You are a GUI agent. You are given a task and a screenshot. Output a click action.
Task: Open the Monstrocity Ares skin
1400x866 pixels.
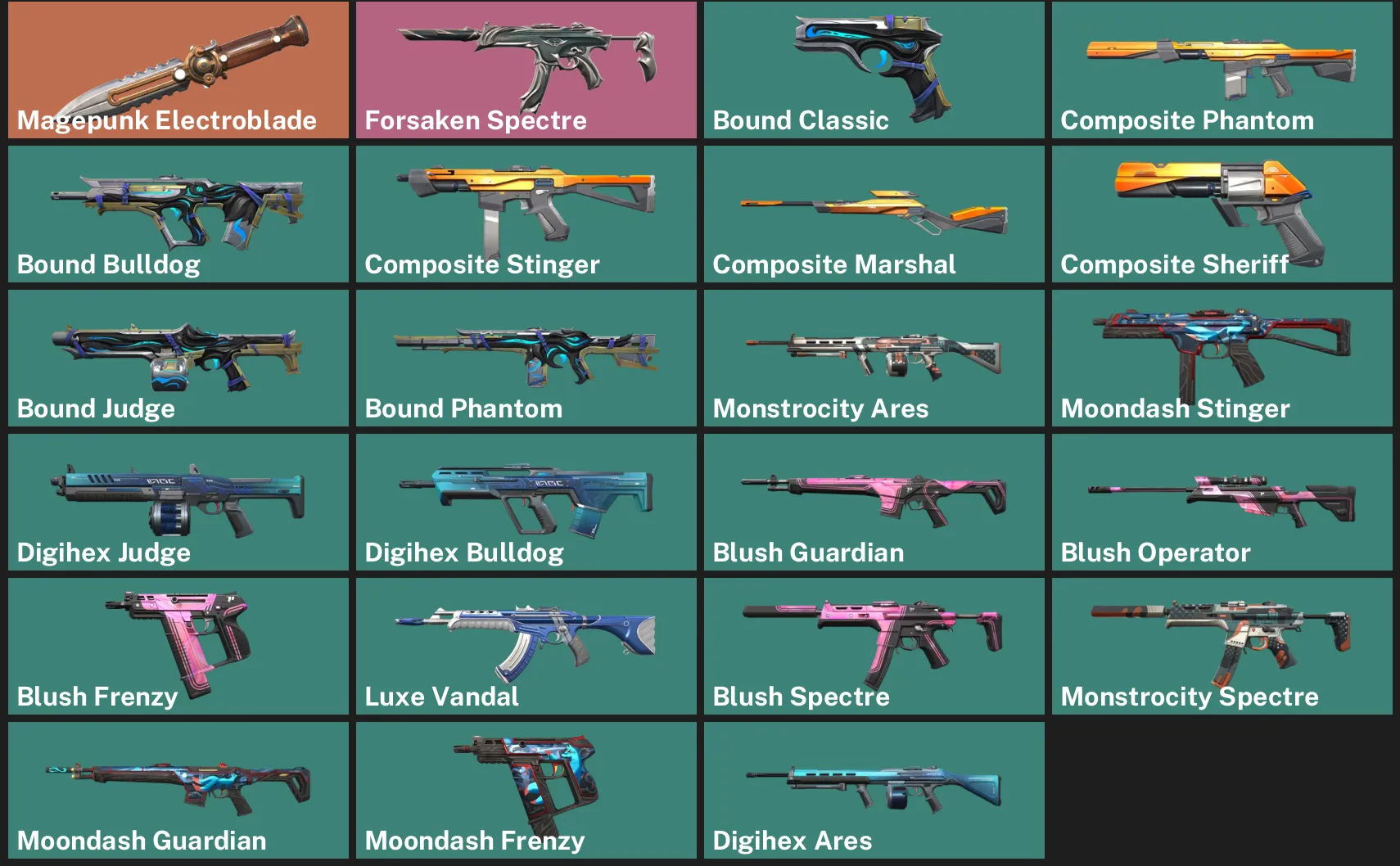coord(873,358)
